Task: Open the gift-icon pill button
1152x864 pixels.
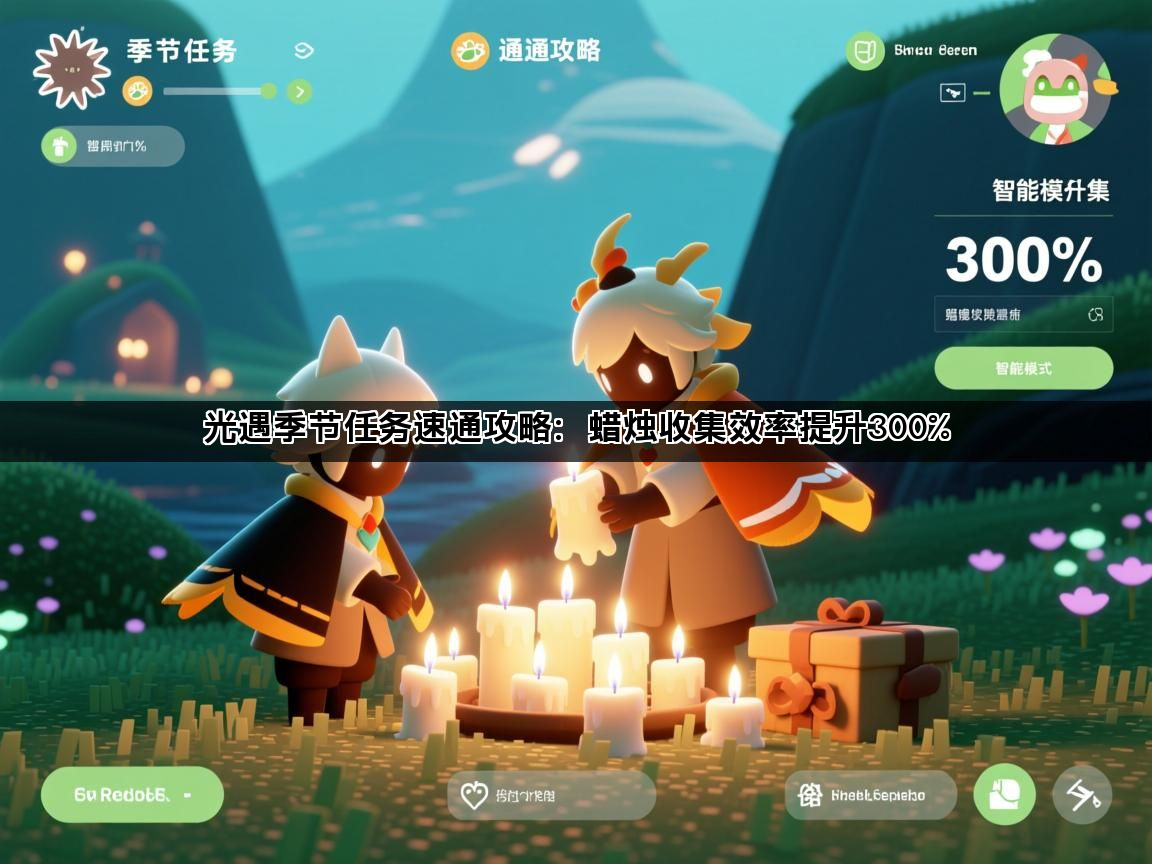Action: click(x=870, y=796)
